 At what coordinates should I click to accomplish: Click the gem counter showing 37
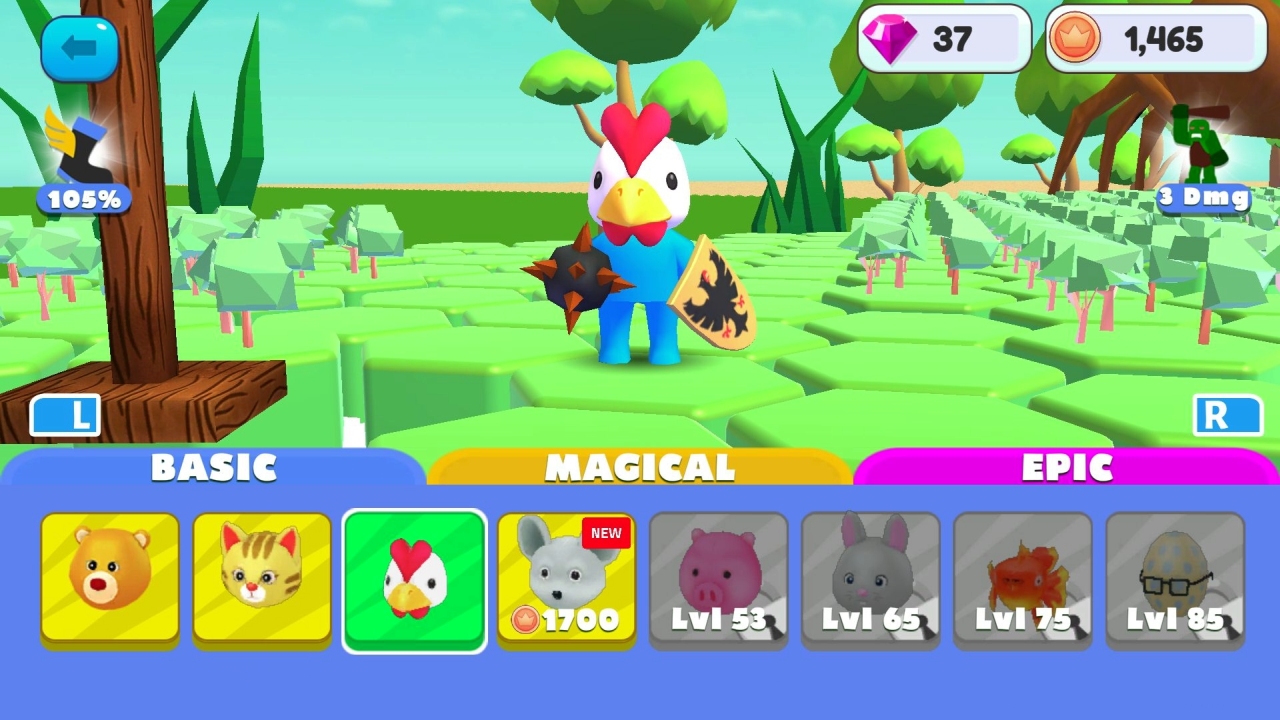coord(943,39)
